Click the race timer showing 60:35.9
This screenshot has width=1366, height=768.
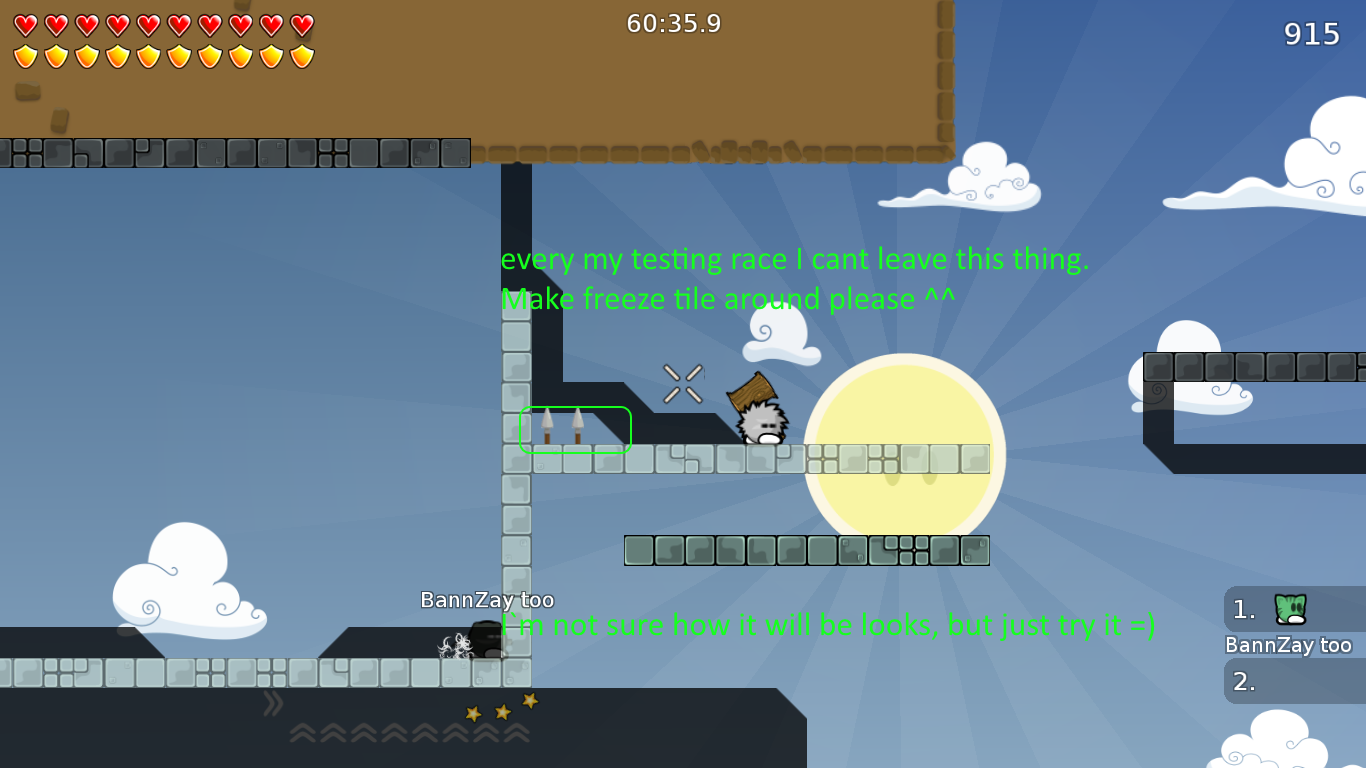tap(673, 23)
